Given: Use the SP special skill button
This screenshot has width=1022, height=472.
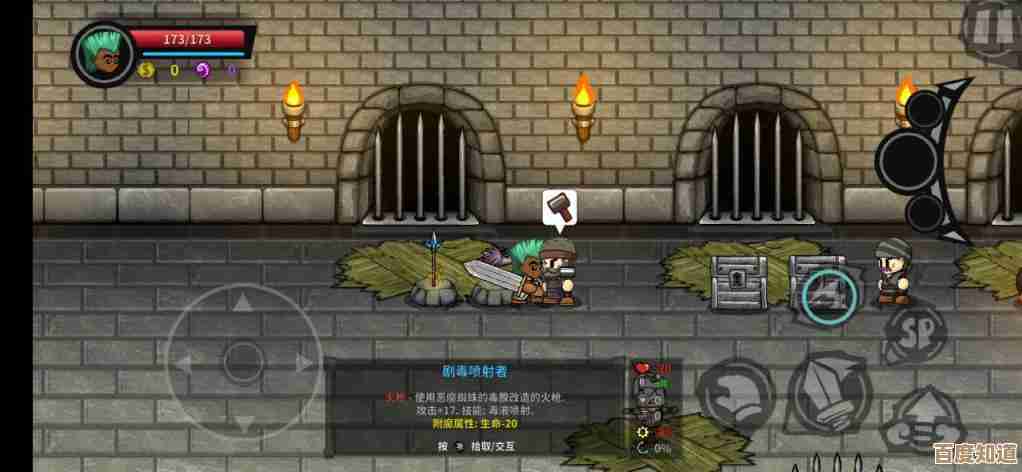Looking at the screenshot, I should point(915,330).
